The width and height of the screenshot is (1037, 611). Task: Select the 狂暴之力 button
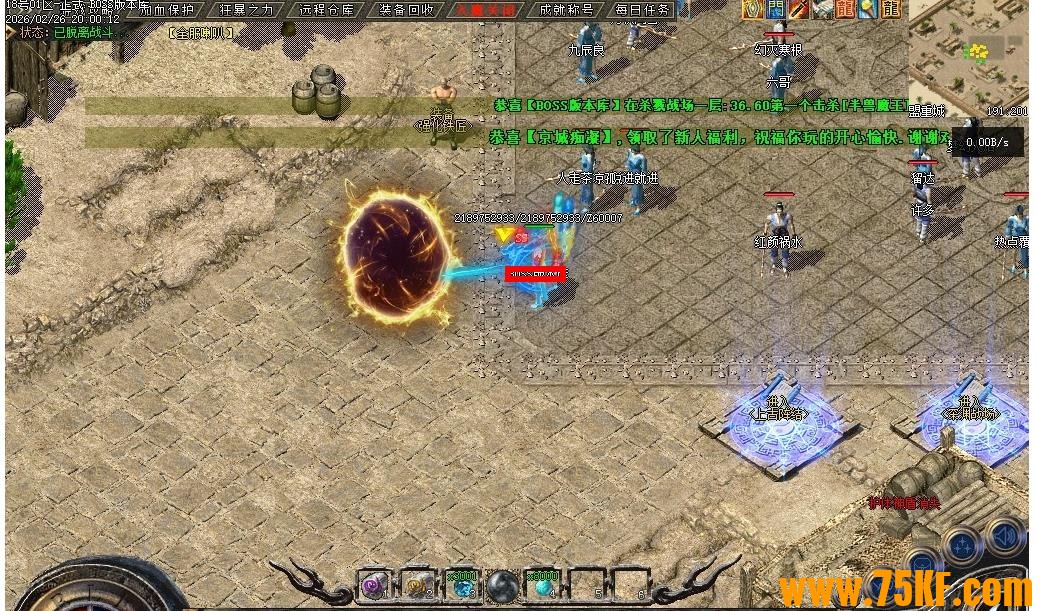pyautogui.click(x=246, y=10)
